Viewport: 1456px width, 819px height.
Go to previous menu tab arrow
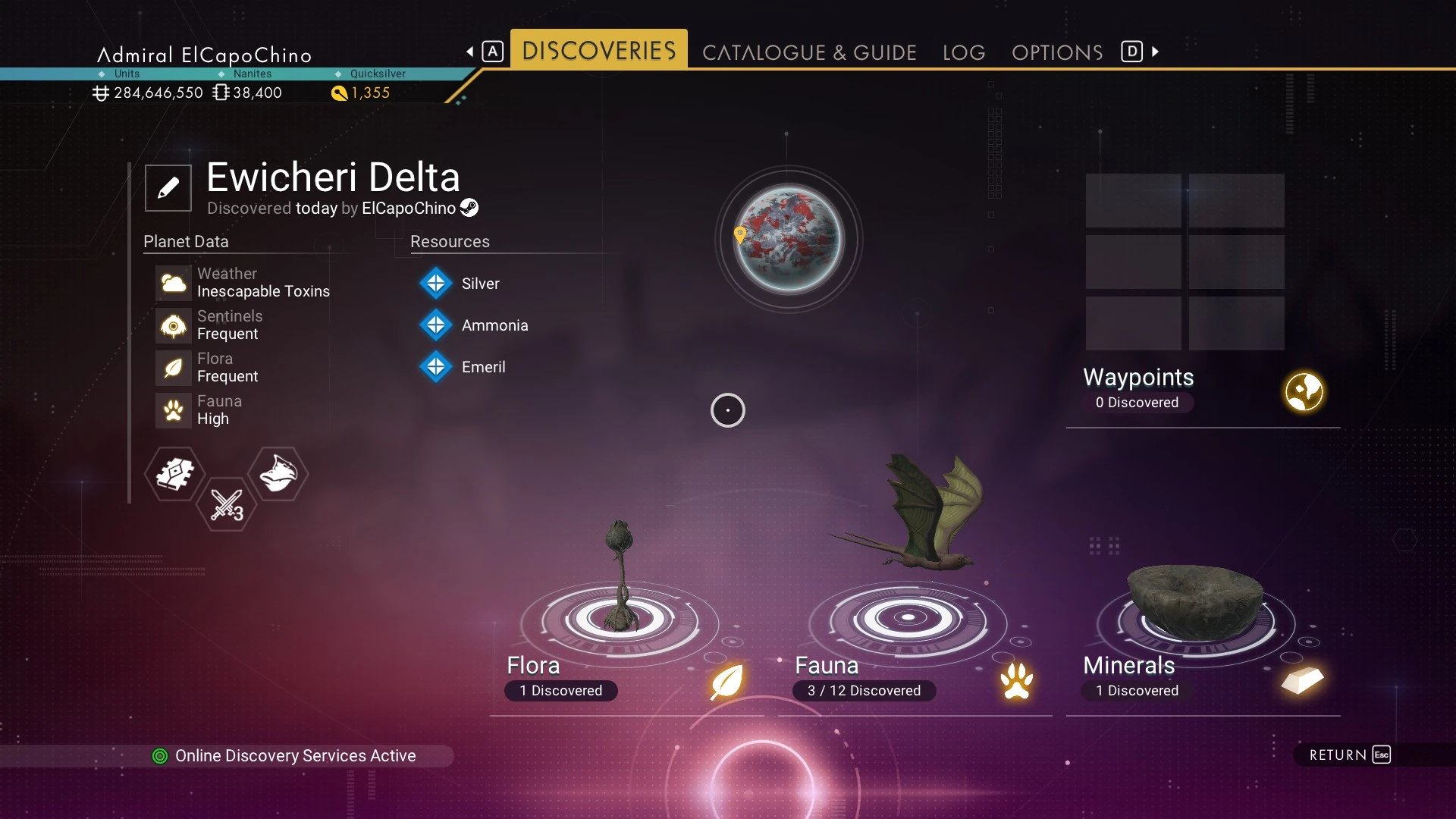[470, 52]
